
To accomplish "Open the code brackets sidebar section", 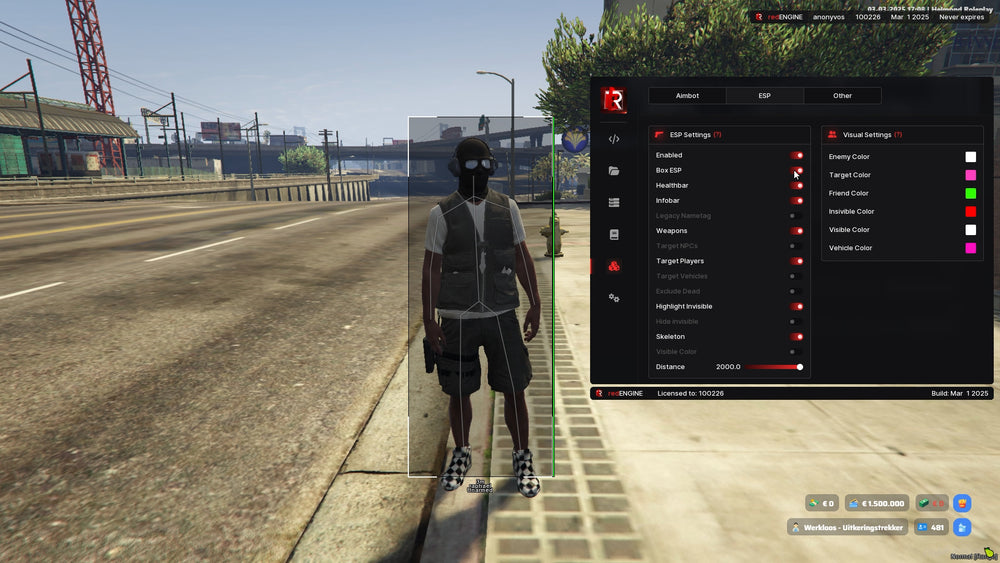I will pos(614,139).
